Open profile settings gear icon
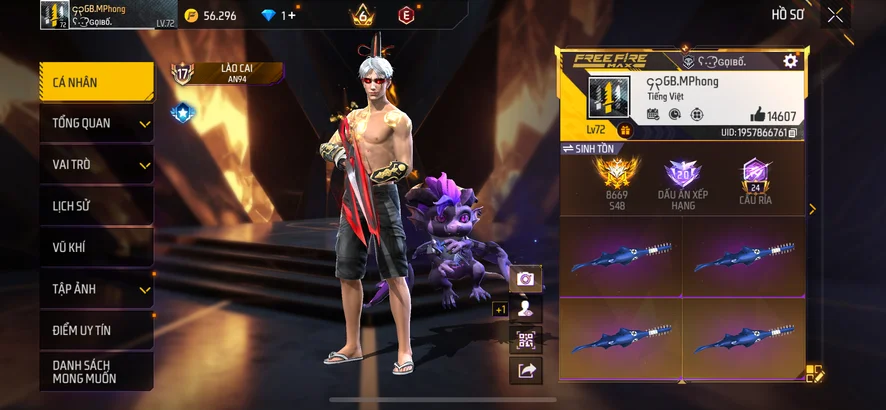This screenshot has width=886, height=410. [790, 62]
